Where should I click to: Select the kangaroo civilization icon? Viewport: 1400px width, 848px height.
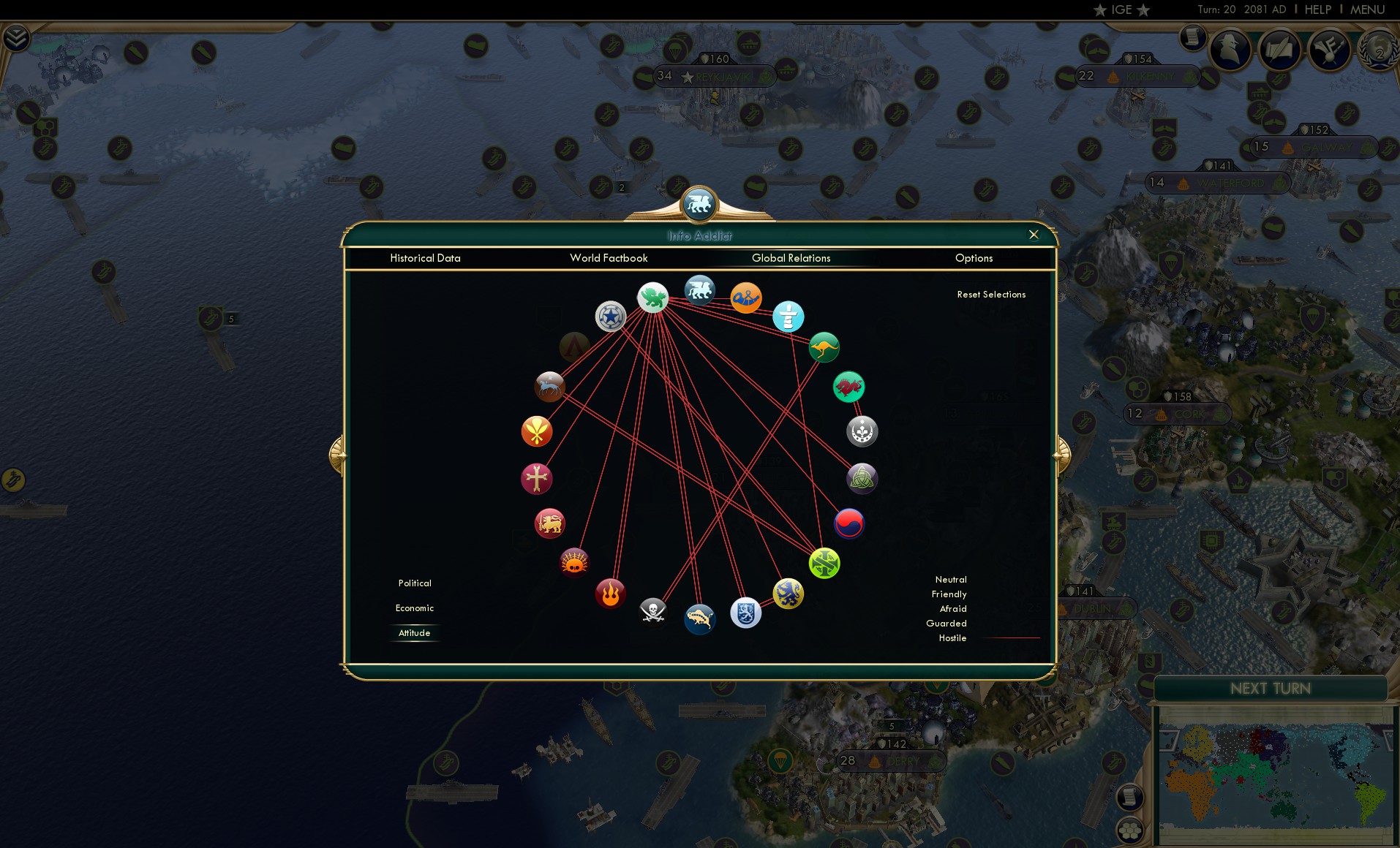point(824,347)
